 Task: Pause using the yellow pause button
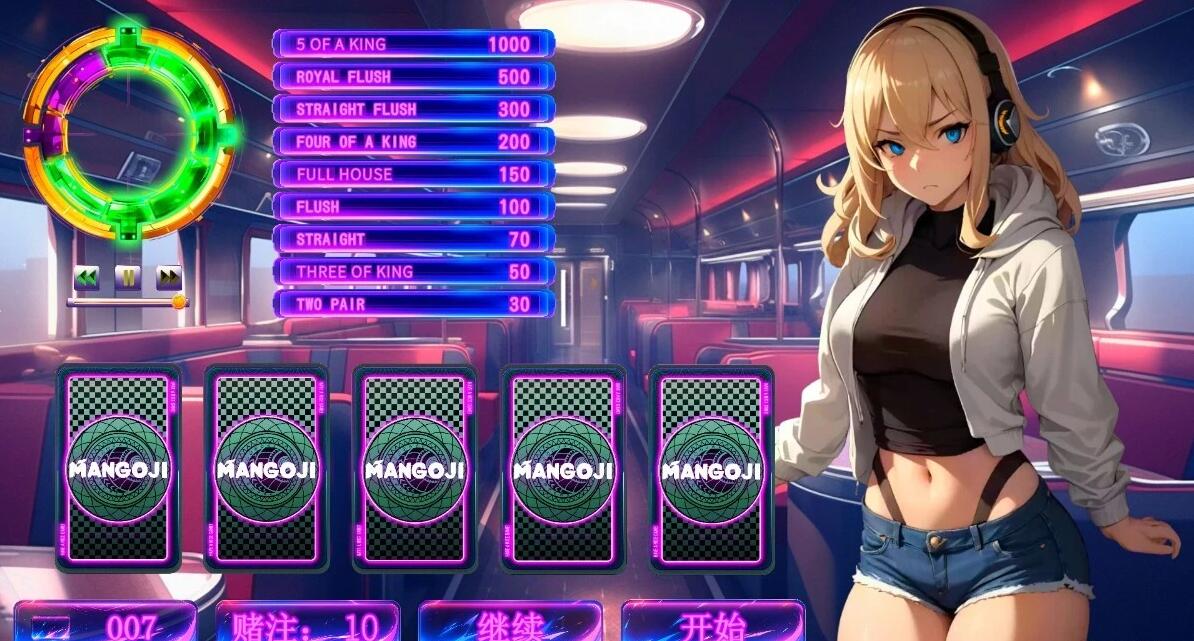(x=128, y=277)
